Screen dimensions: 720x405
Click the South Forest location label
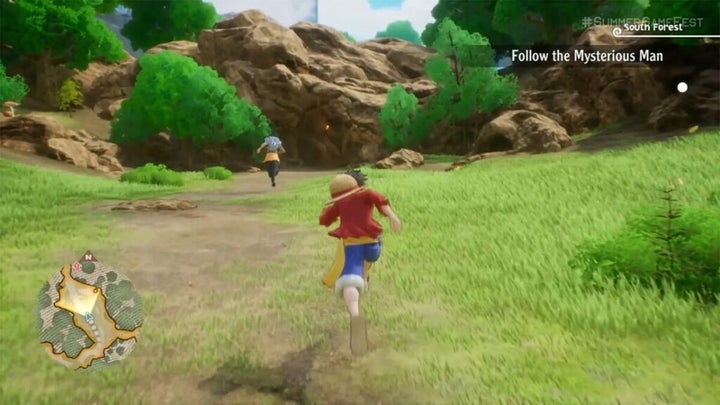652,28
